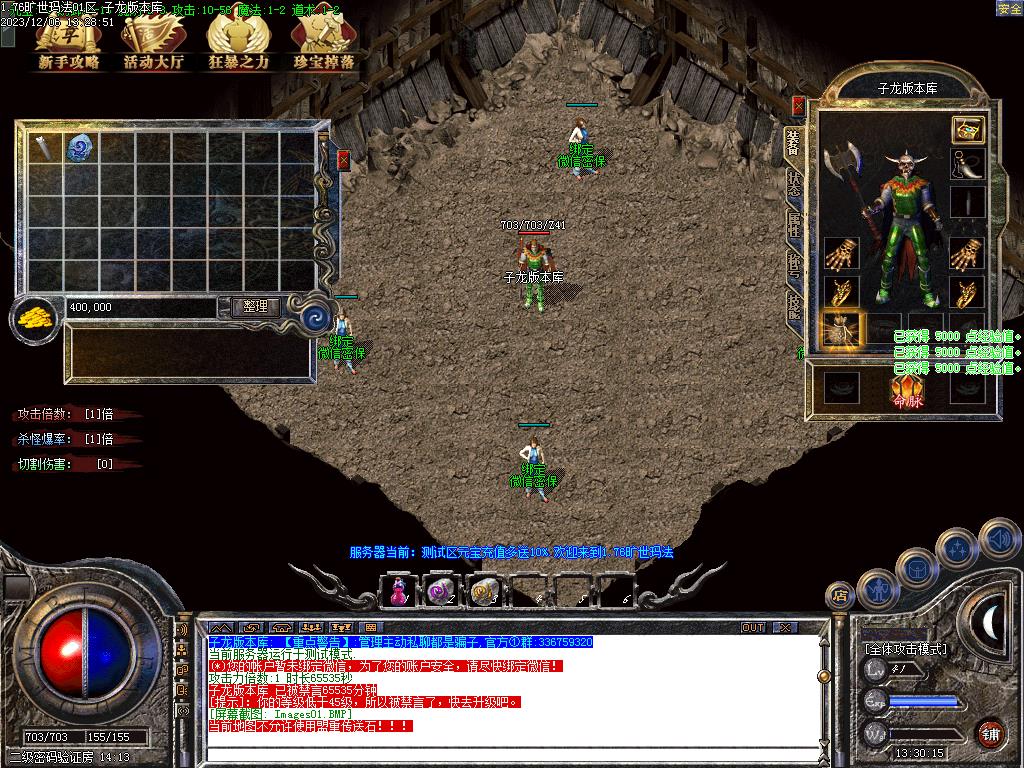Click the 整理 sort button in the bag
The image size is (1024, 768).
255,307
